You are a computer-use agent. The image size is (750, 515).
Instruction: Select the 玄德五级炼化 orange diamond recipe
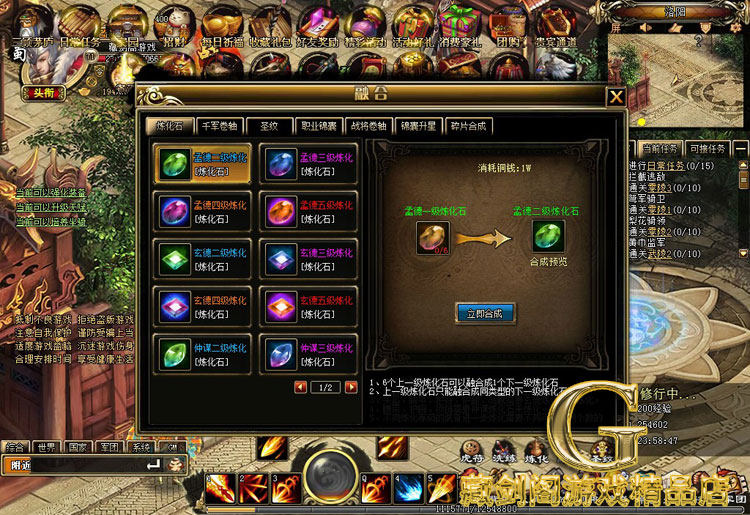click(307, 306)
